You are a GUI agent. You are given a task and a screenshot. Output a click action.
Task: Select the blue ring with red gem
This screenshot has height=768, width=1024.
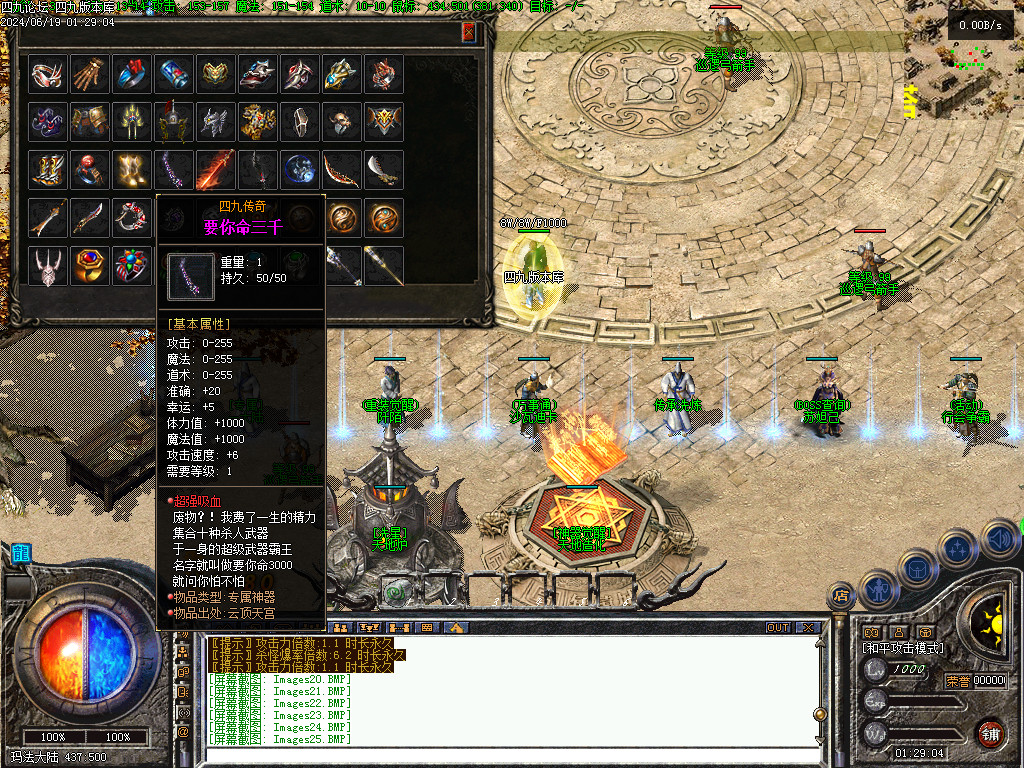tap(131, 74)
